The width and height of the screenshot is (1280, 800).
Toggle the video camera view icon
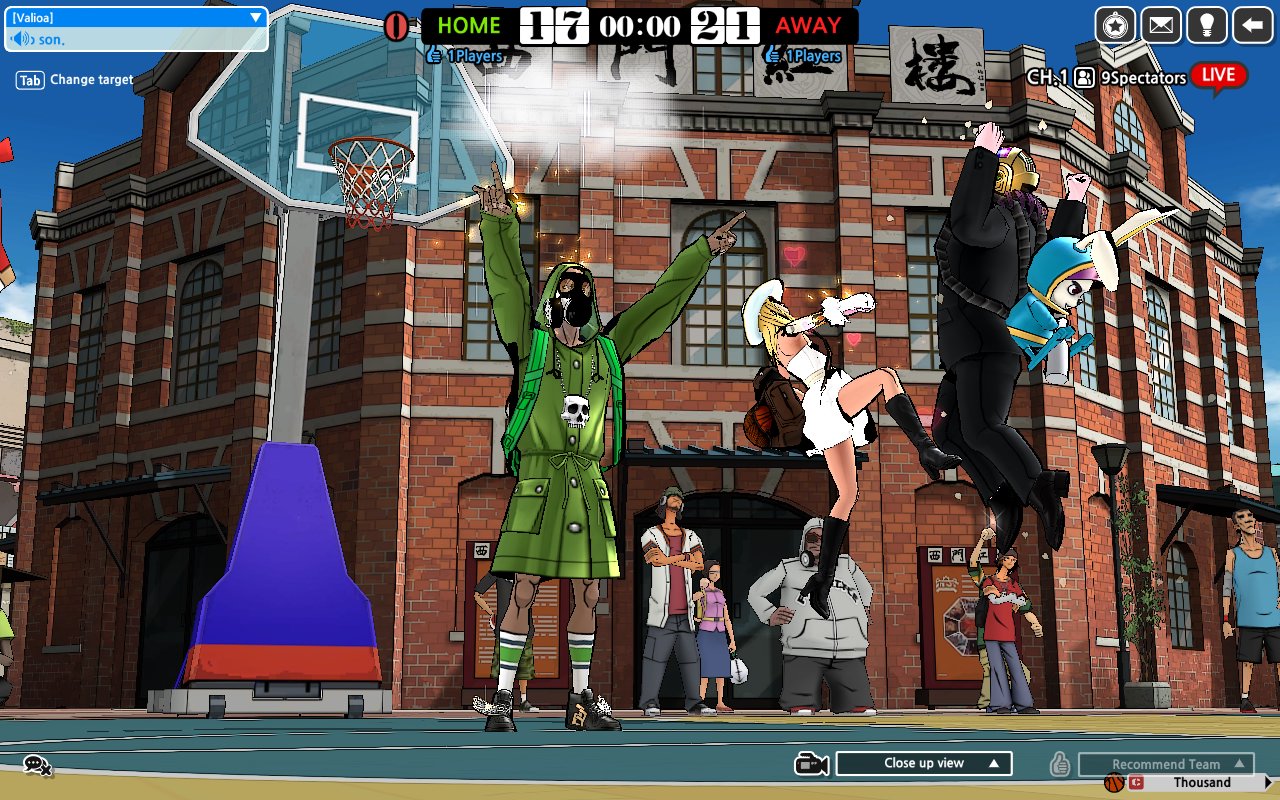tap(813, 762)
